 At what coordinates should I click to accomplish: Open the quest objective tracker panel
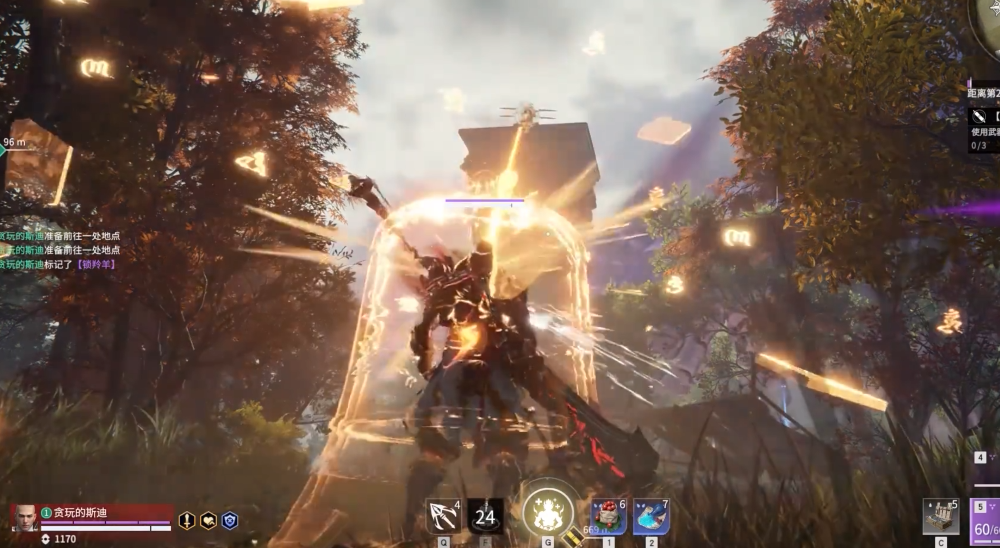[983, 120]
